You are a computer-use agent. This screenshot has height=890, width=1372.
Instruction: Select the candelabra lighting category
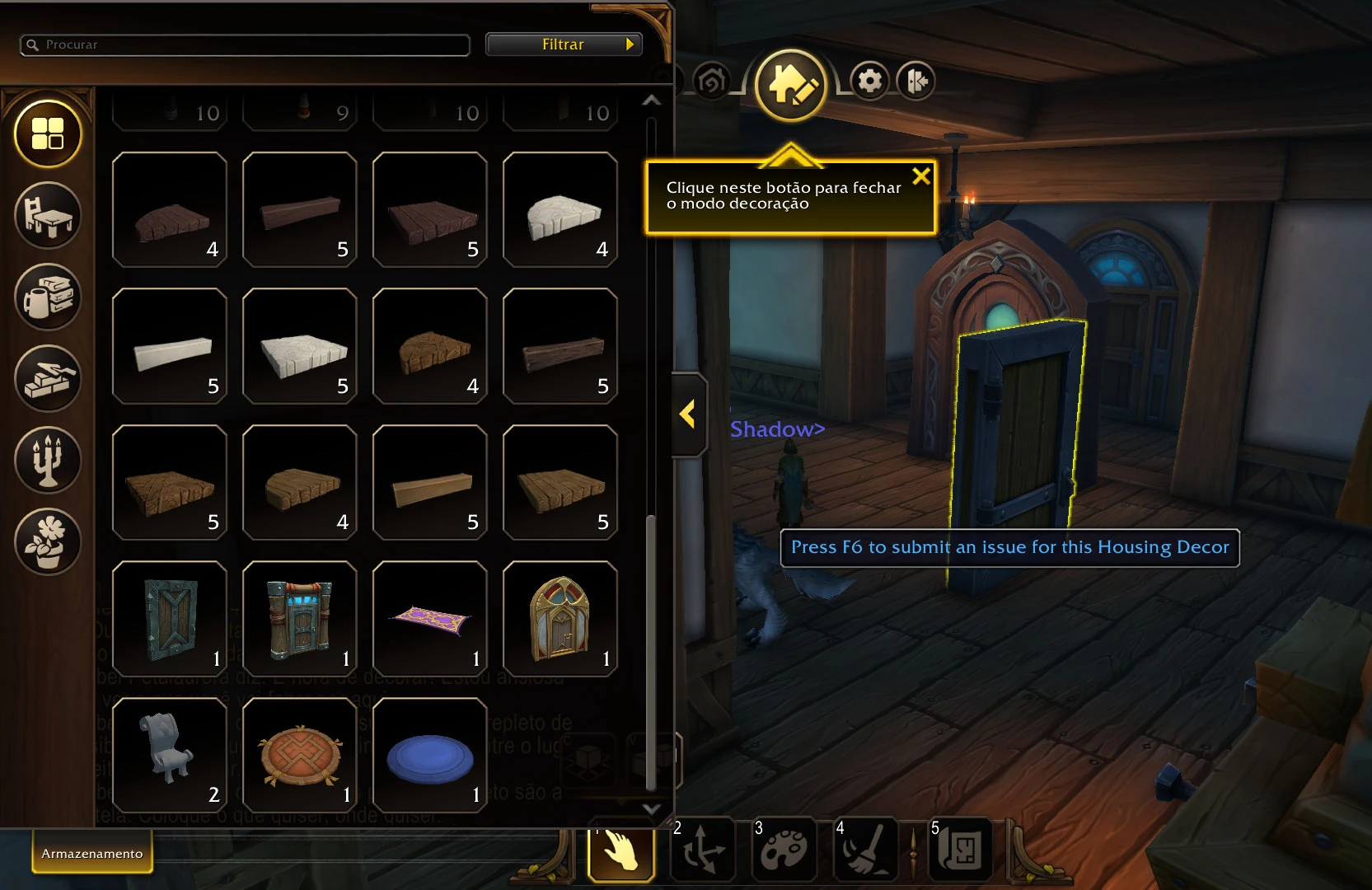[48, 460]
